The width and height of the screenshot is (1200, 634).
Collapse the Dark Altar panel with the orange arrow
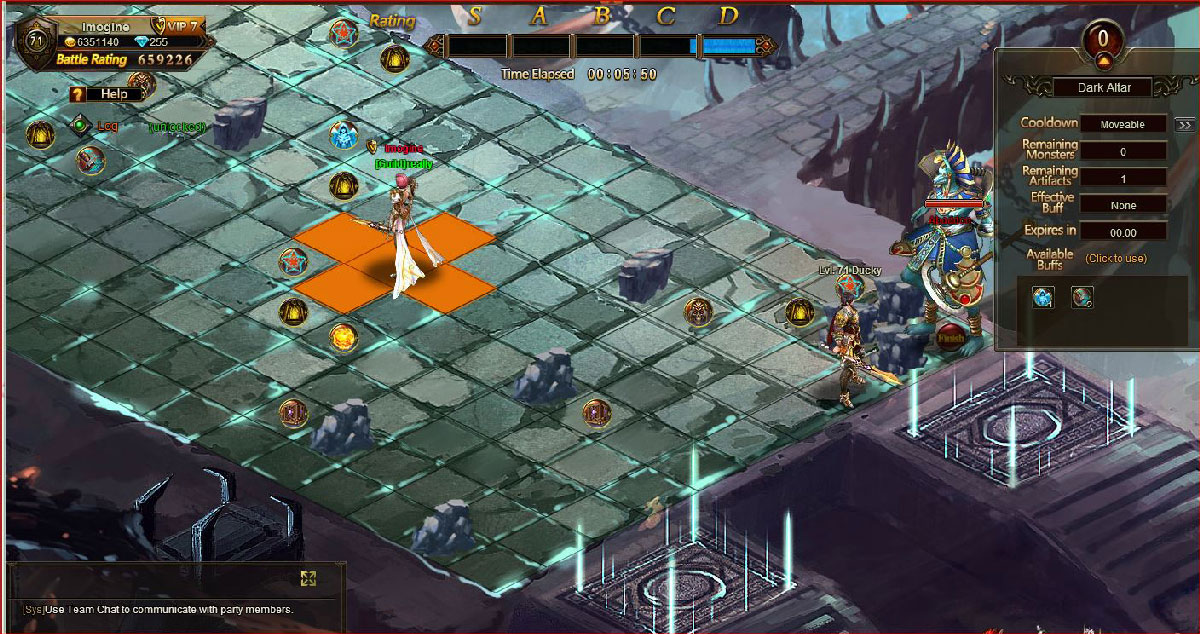(1103, 61)
